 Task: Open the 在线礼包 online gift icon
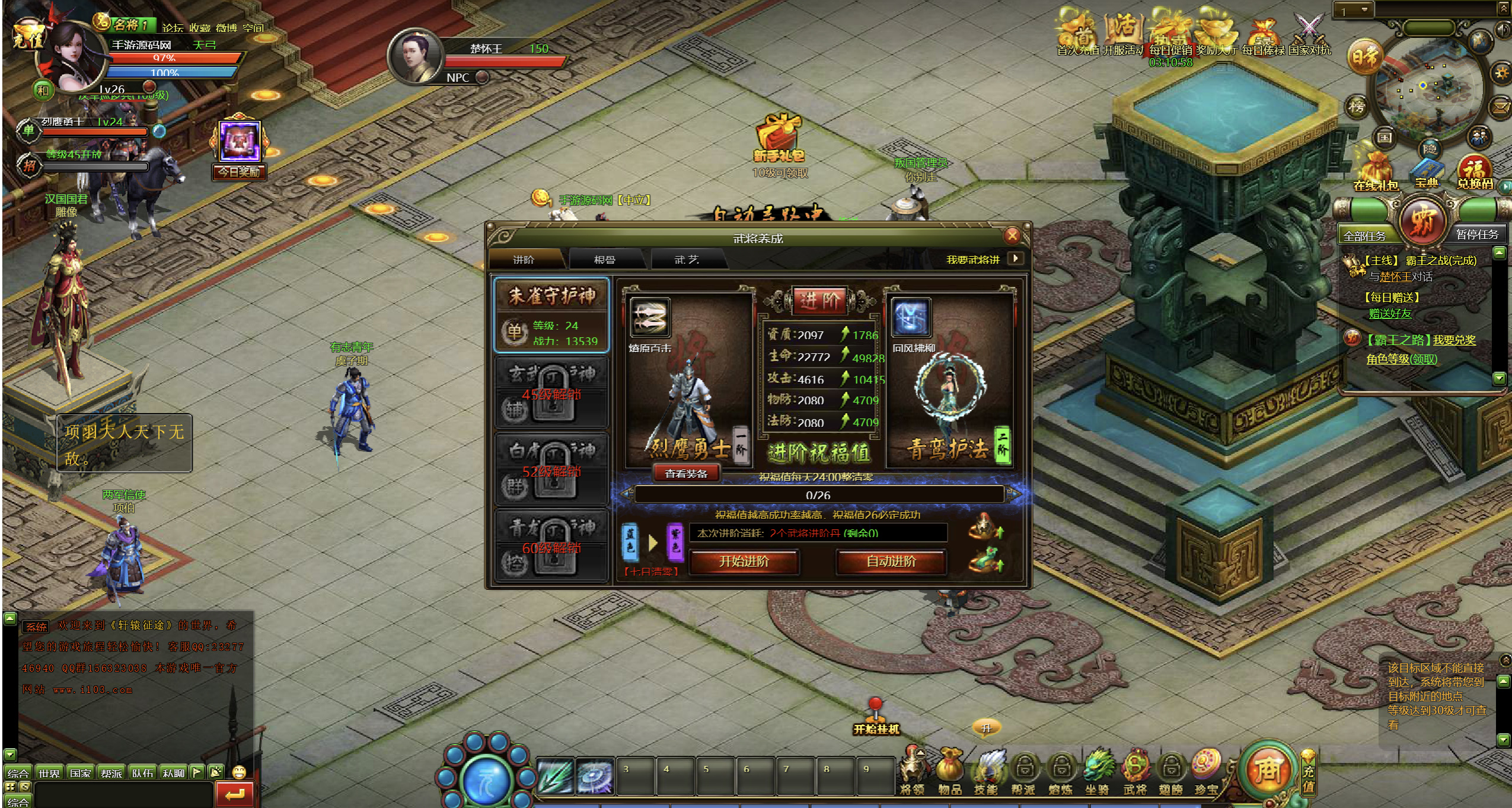(1376, 172)
